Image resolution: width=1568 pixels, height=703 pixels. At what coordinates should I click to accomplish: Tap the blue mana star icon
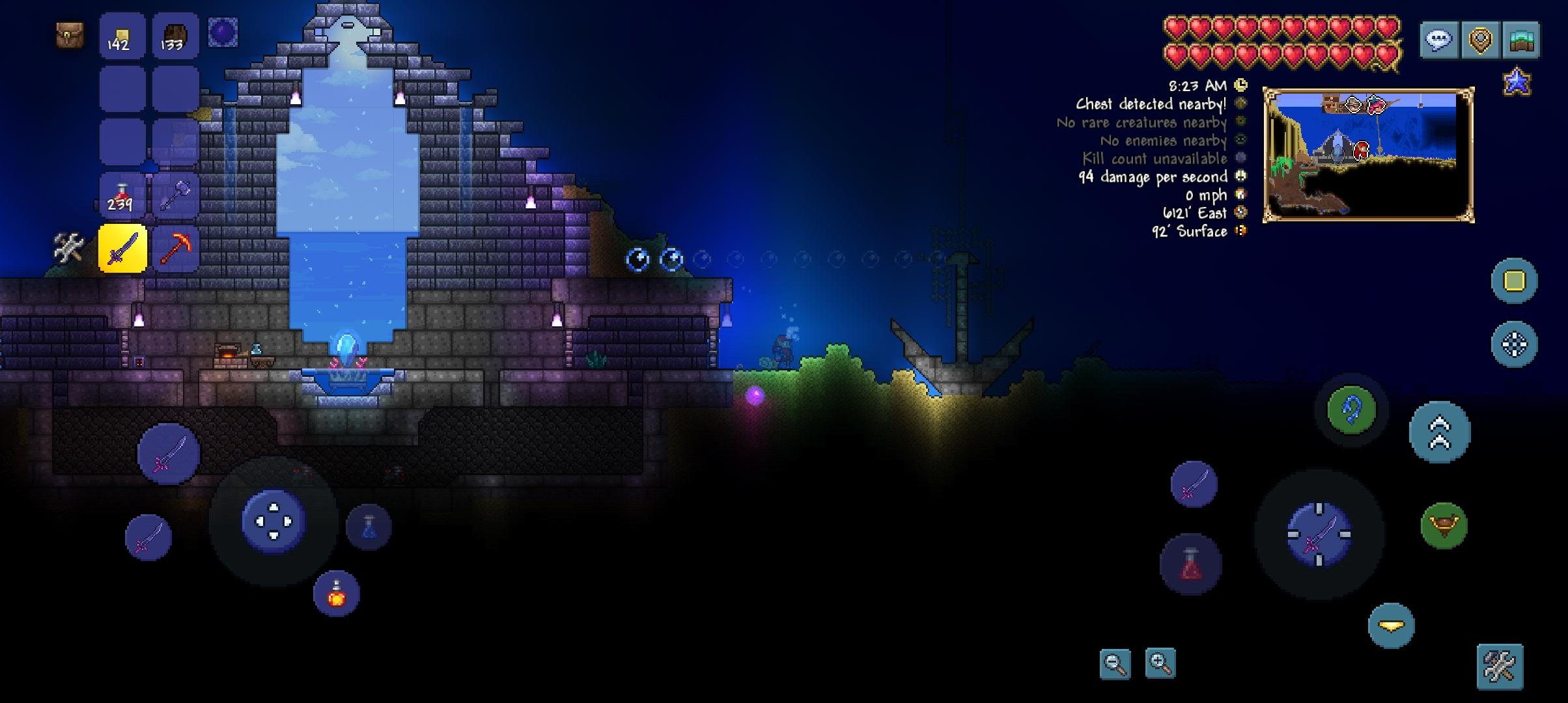(x=1517, y=83)
